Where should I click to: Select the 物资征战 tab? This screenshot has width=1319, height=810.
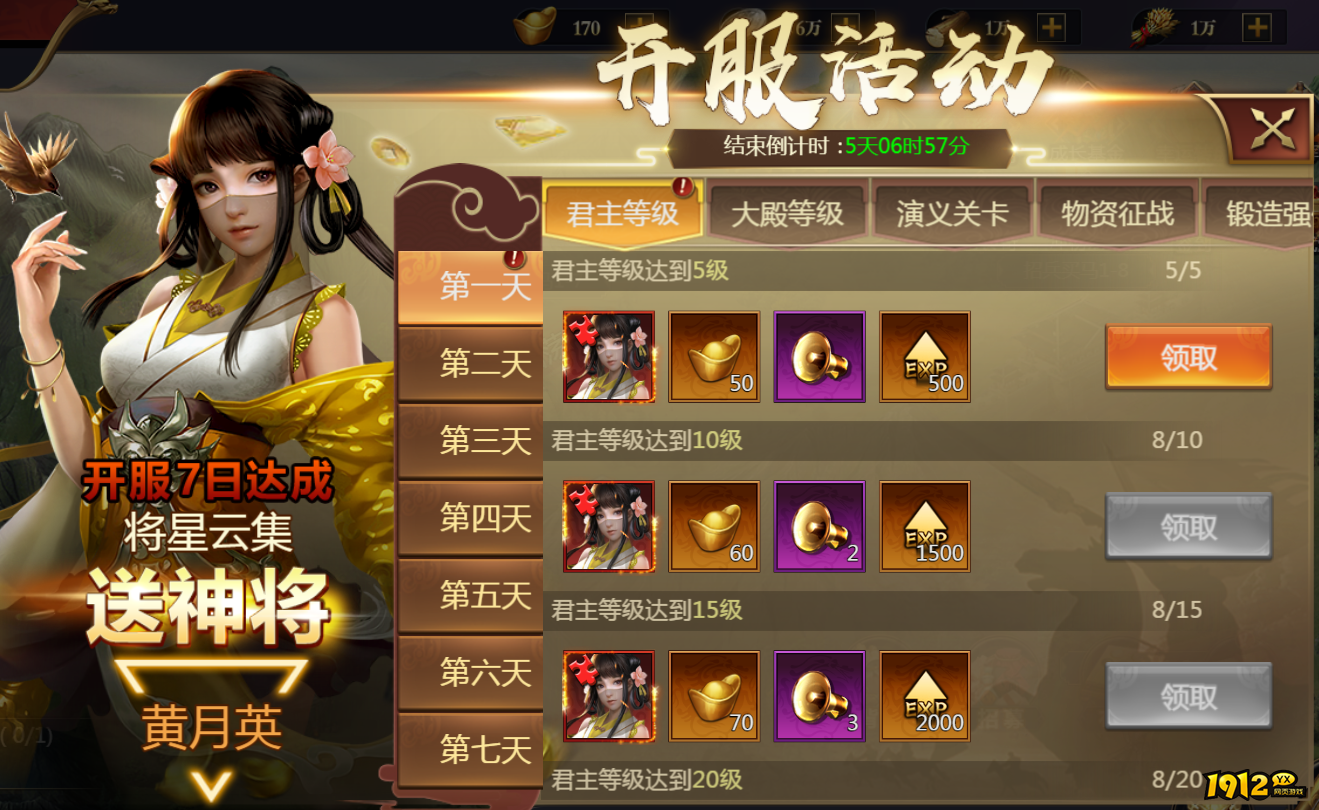[1116, 213]
